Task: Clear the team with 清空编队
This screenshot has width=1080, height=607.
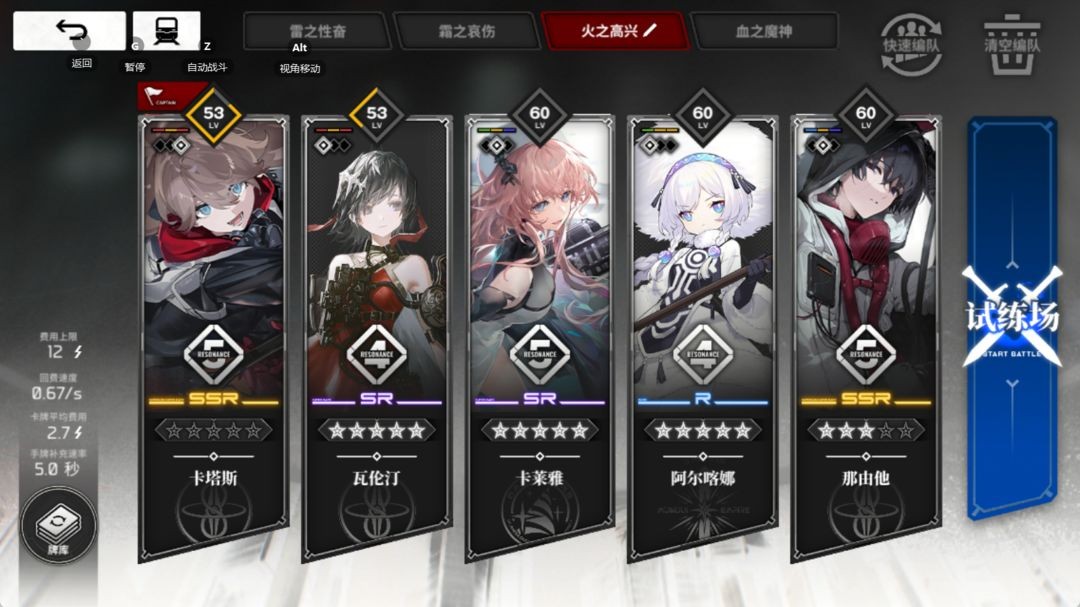Action: 1012,44
